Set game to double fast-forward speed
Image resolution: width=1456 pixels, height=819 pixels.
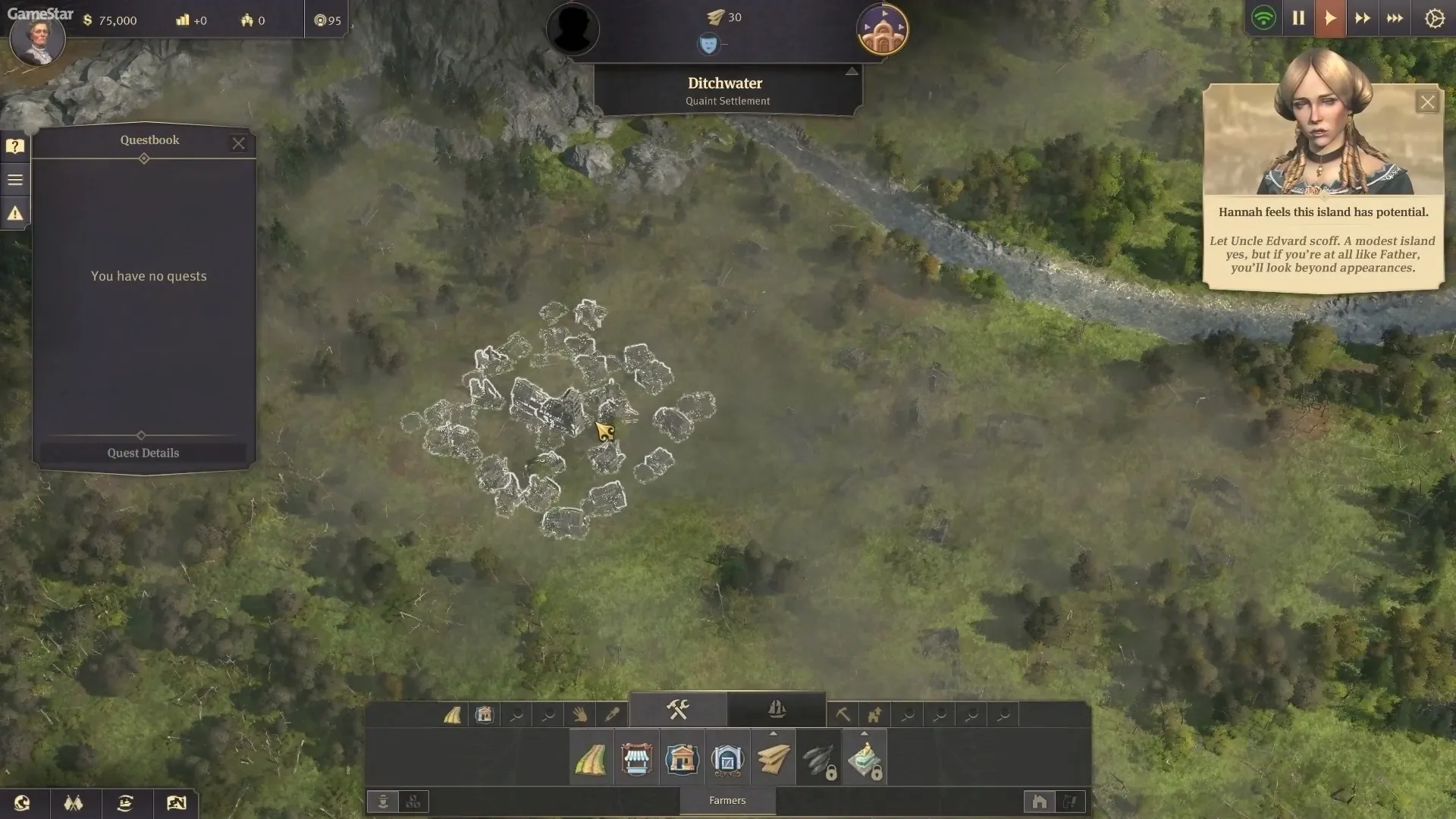click(x=1362, y=18)
